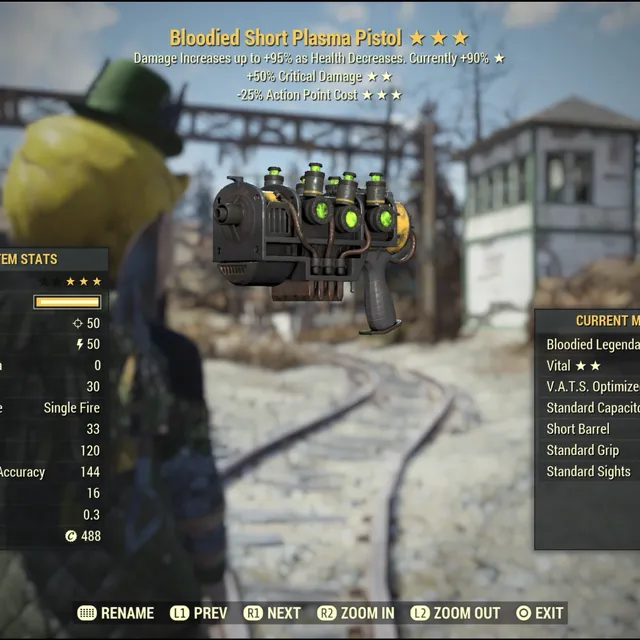Choose the Vital two-star mod row
Screen dimensions: 640x640
(588, 365)
